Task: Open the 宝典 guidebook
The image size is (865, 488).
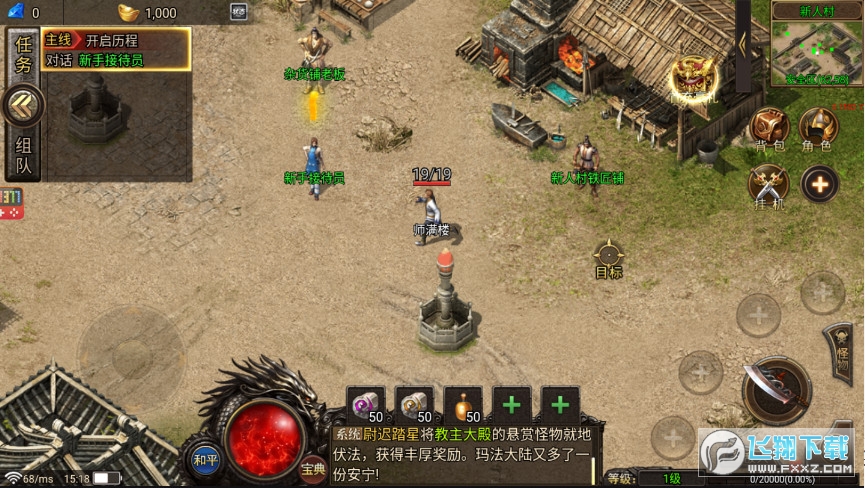Action: tap(313, 466)
